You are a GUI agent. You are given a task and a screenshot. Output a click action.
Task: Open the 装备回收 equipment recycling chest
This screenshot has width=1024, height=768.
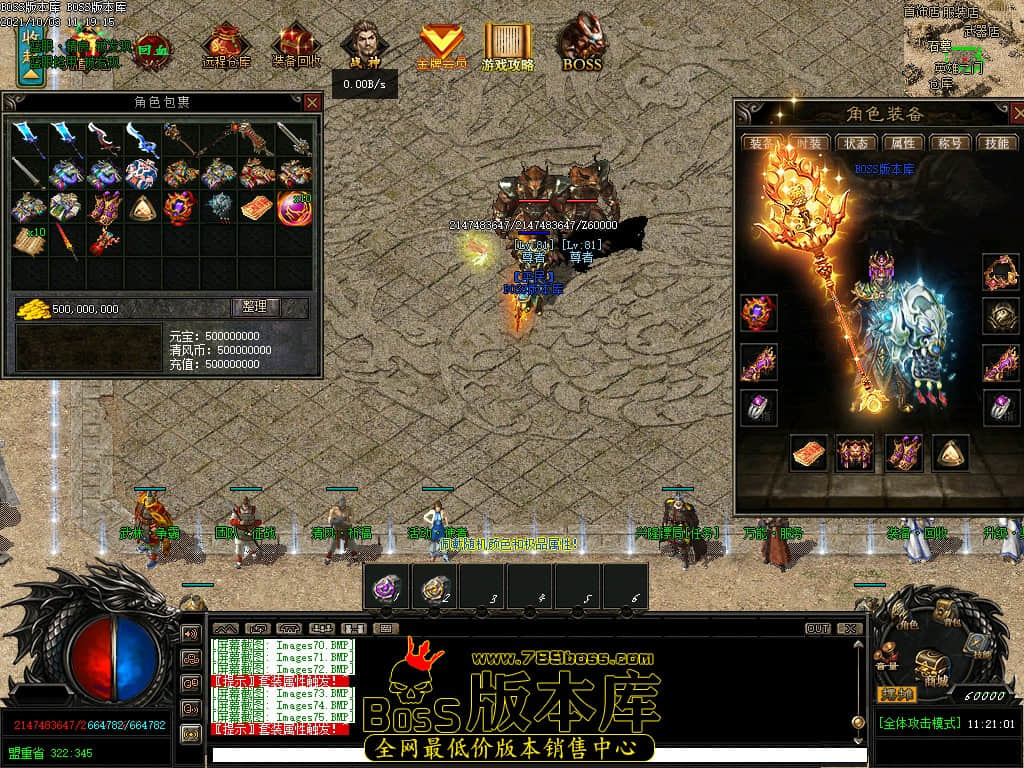(x=297, y=47)
